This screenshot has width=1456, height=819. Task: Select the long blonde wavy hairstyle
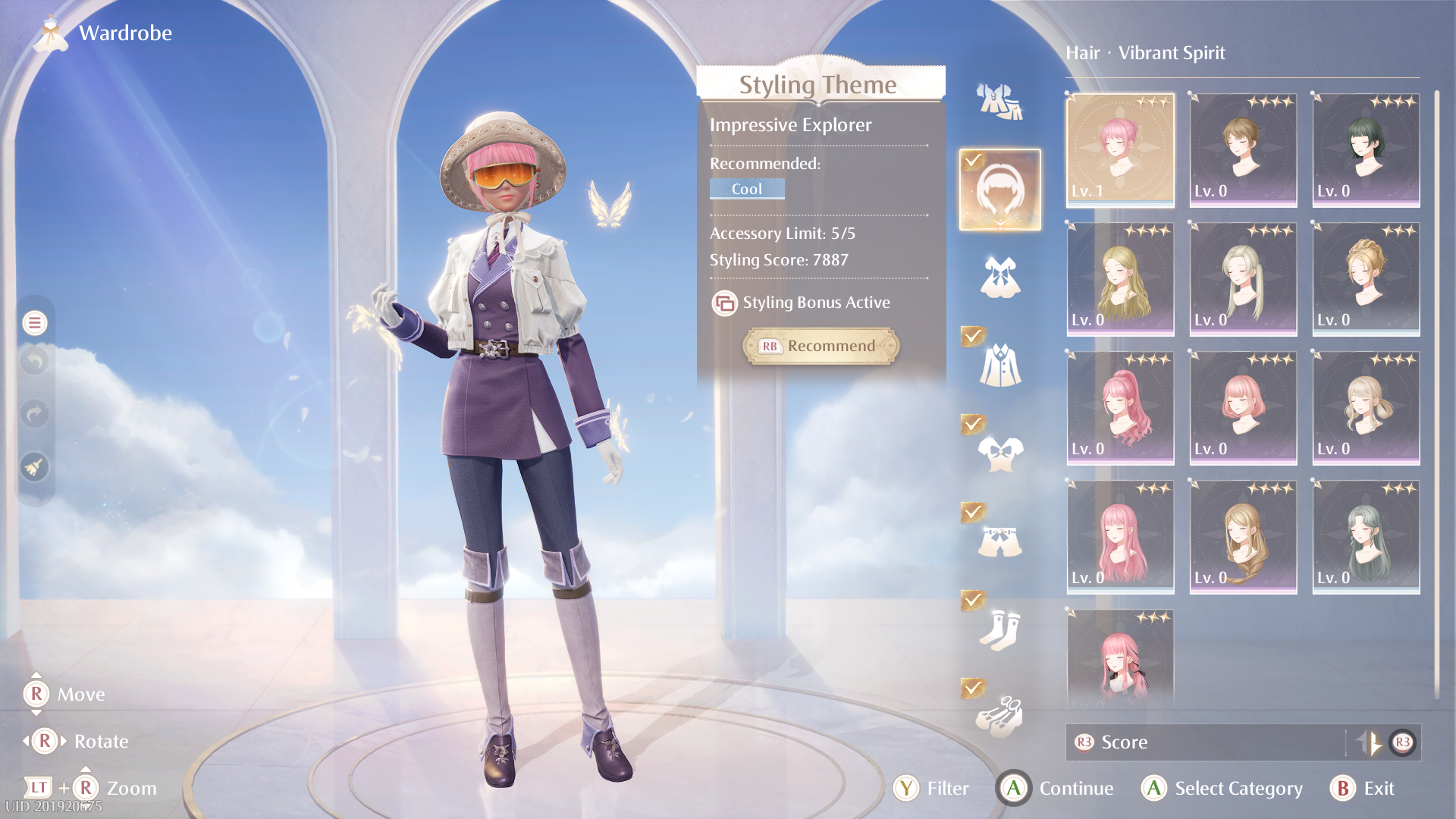(x=1120, y=278)
